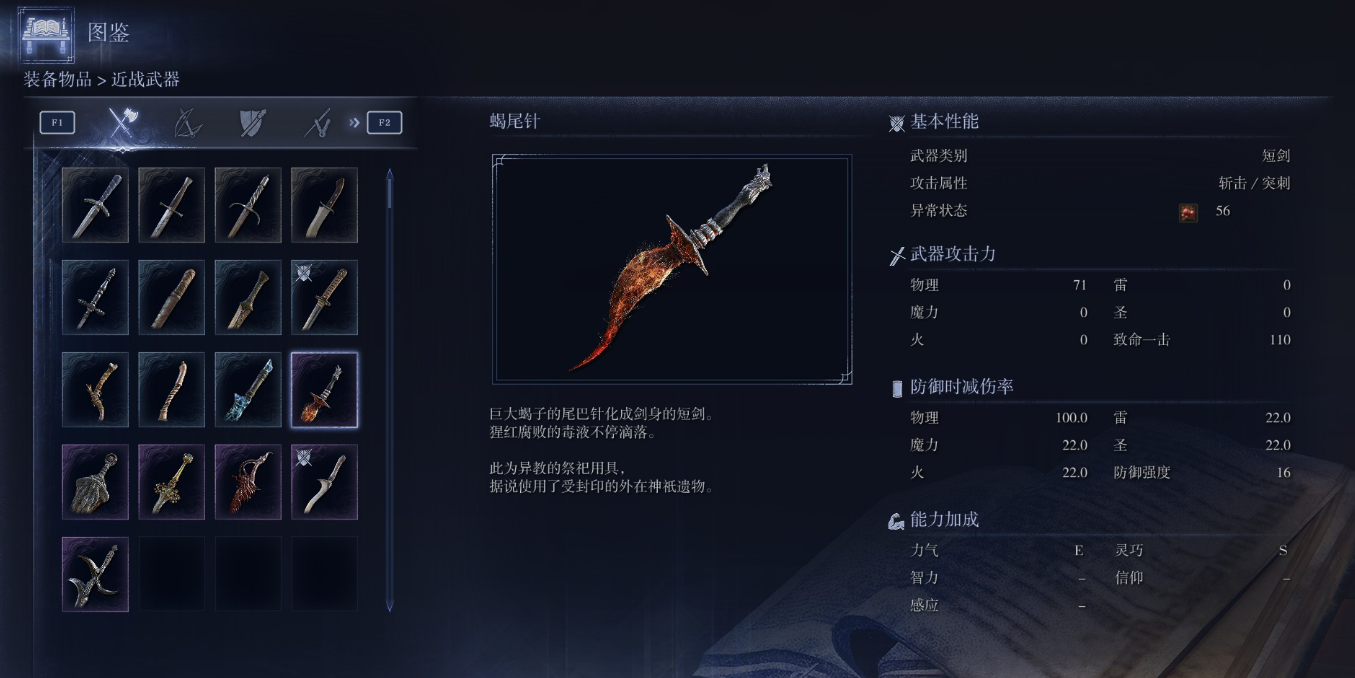Switch to the melee weapons tab
The image size is (1355, 678).
(123, 123)
